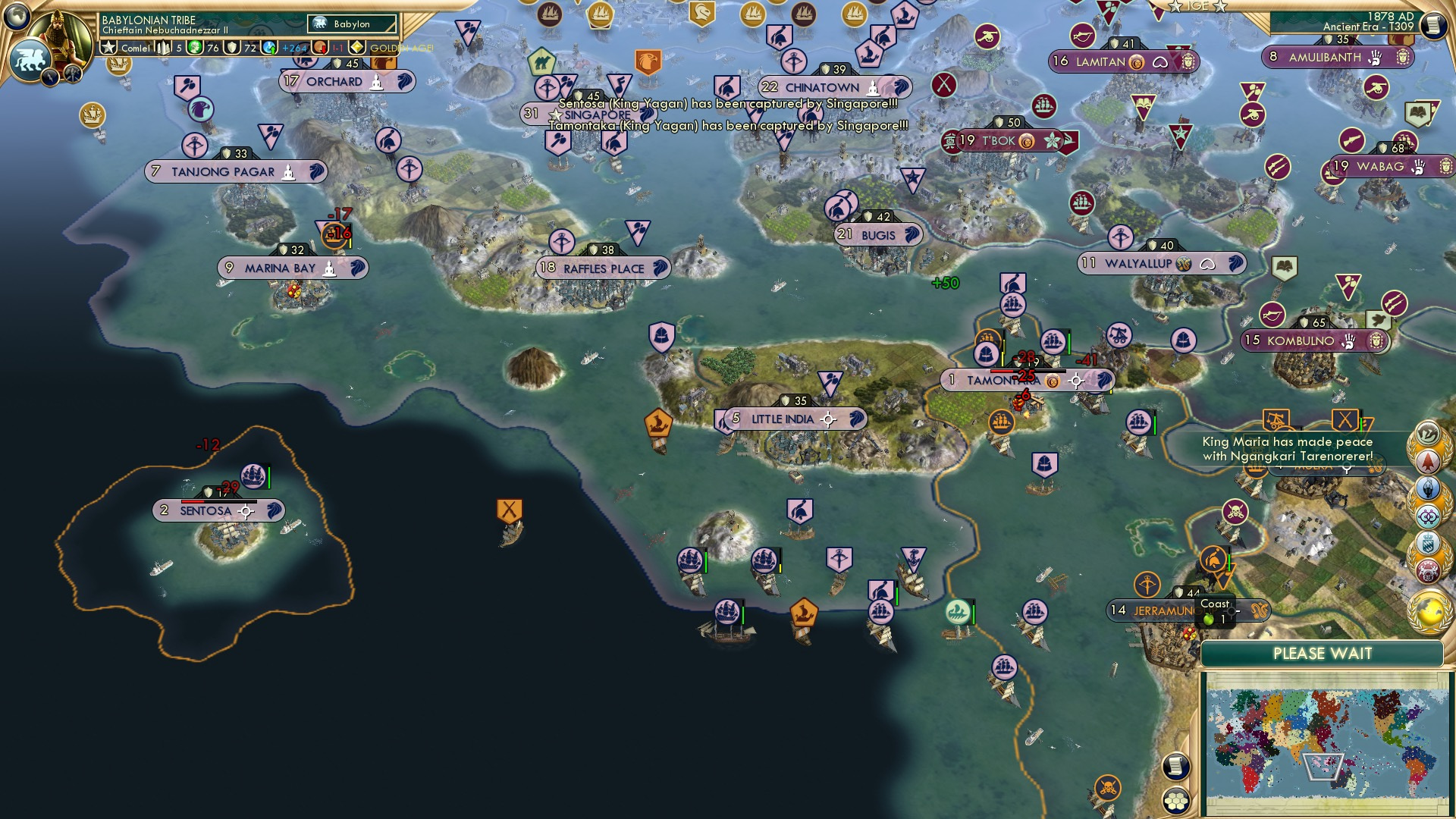The height and width of the screenshot is (819, 1456).
Task: Open the scroll notification log near the minimap
Action: pos(1175,767)
